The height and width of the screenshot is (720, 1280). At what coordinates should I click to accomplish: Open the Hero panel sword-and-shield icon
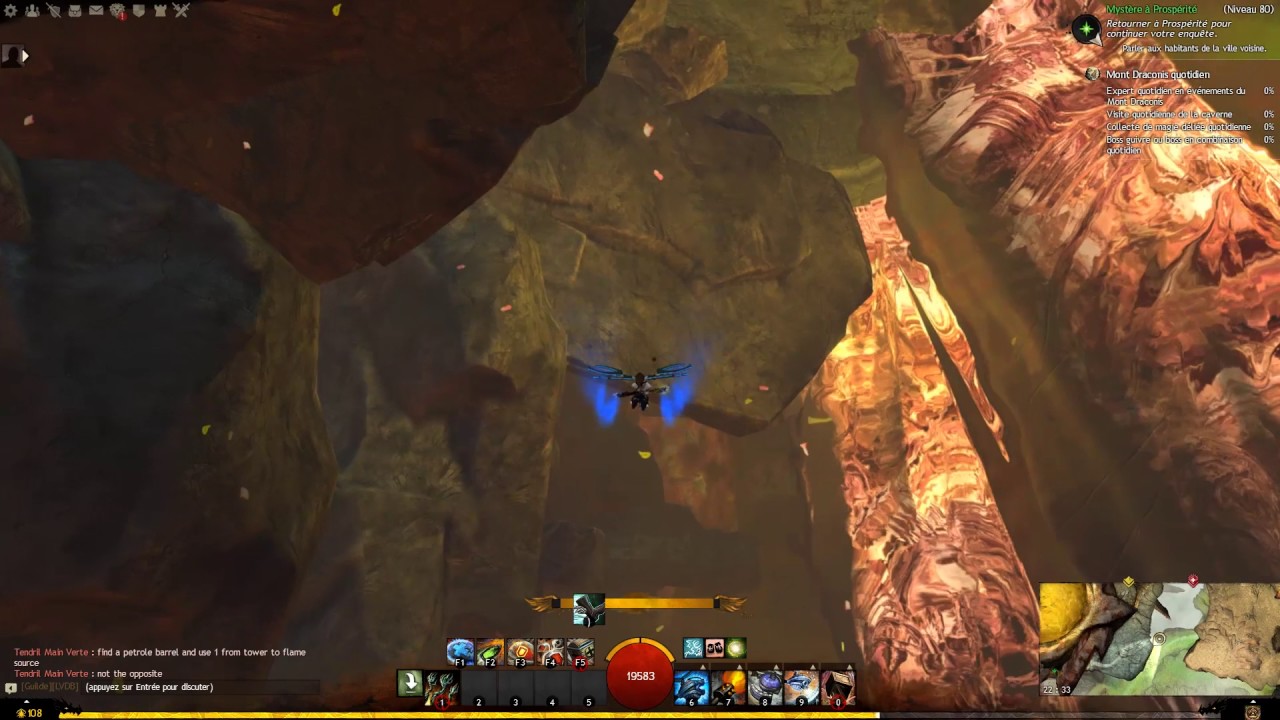55,11
